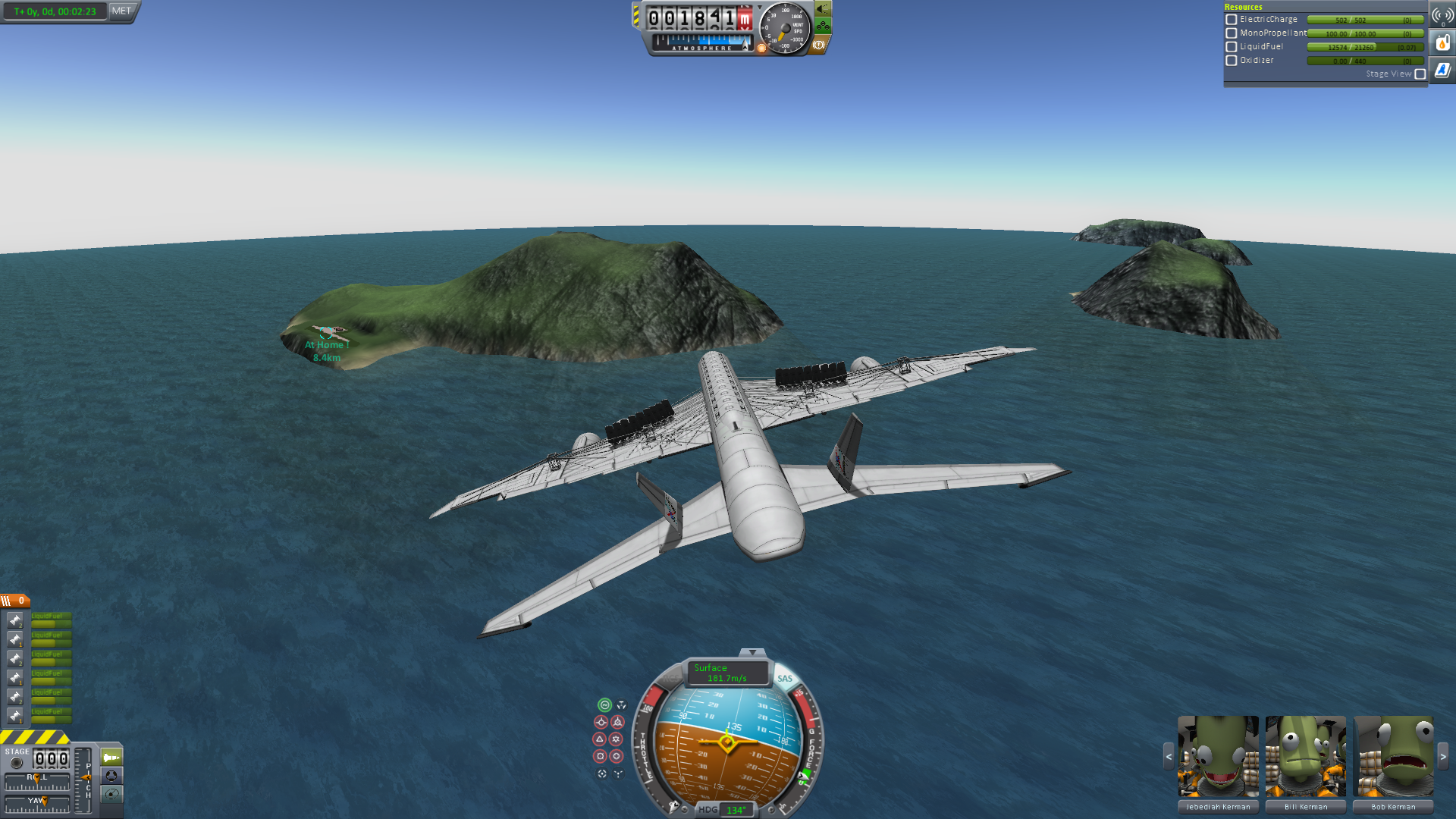Toggle the RCS button on the navball
Image resolution: width=1456 pixels, height=819 pixels.
pos(670,677)
